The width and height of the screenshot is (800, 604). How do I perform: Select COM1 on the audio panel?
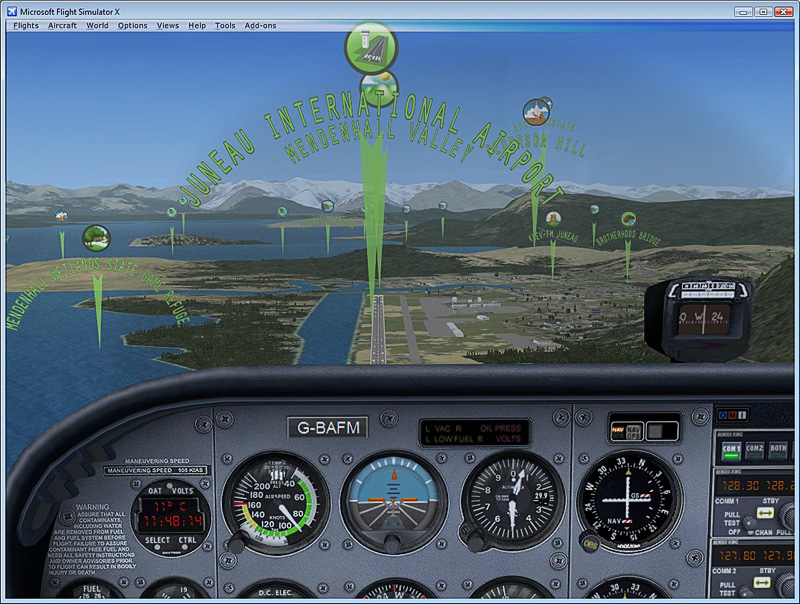pyautogui.click(x=731, y=450)
